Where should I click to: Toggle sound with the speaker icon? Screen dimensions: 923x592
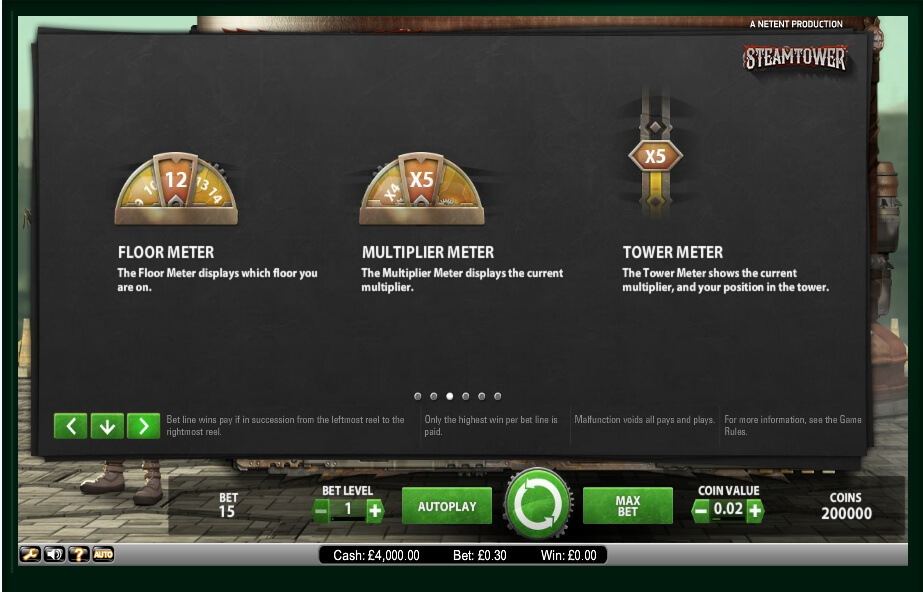pyautogui.click(x=54, y=554)
